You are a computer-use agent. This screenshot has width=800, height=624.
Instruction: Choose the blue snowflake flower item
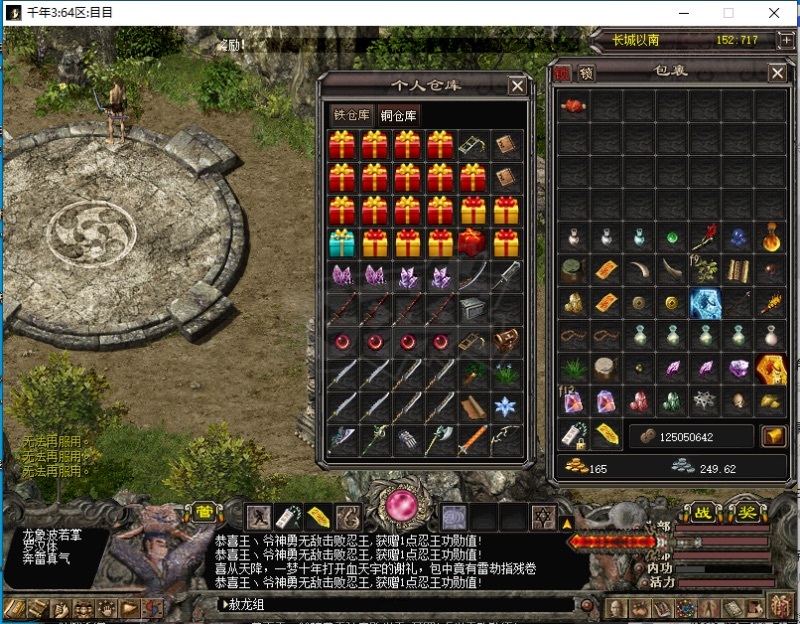tap(506, 406)
